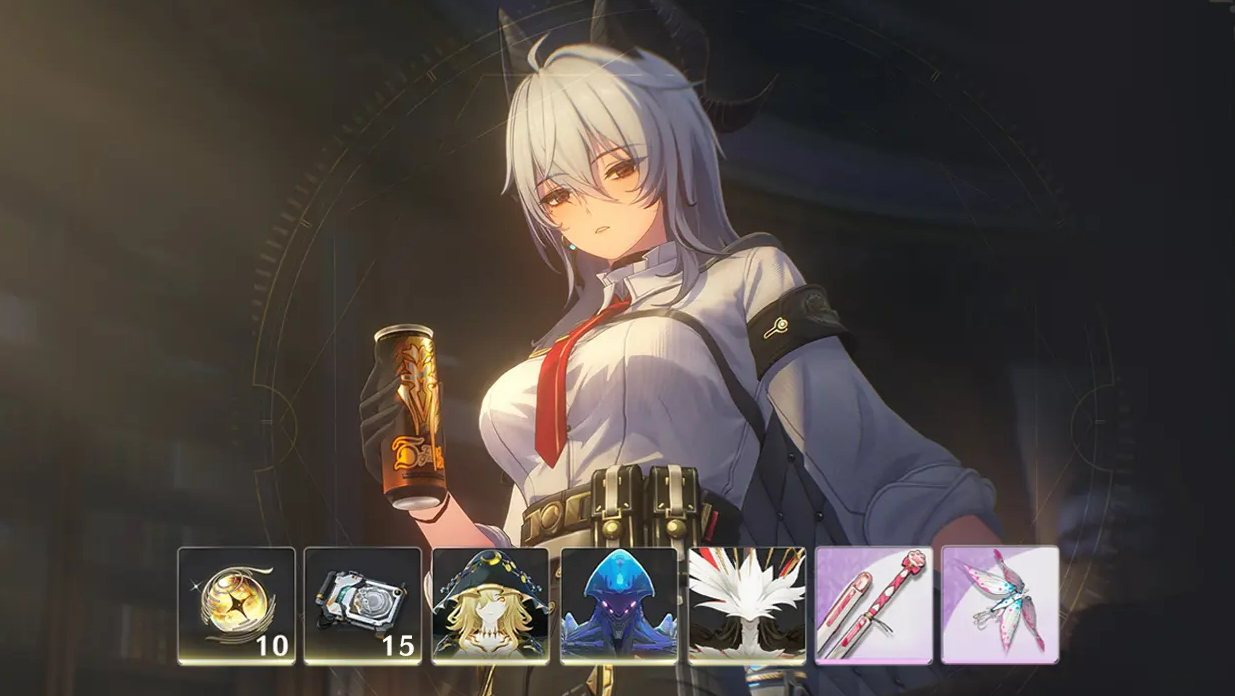Select the pink butterfly wing item
Image resolution: width=1235 pixels, height=696 pixels.
1000,605
